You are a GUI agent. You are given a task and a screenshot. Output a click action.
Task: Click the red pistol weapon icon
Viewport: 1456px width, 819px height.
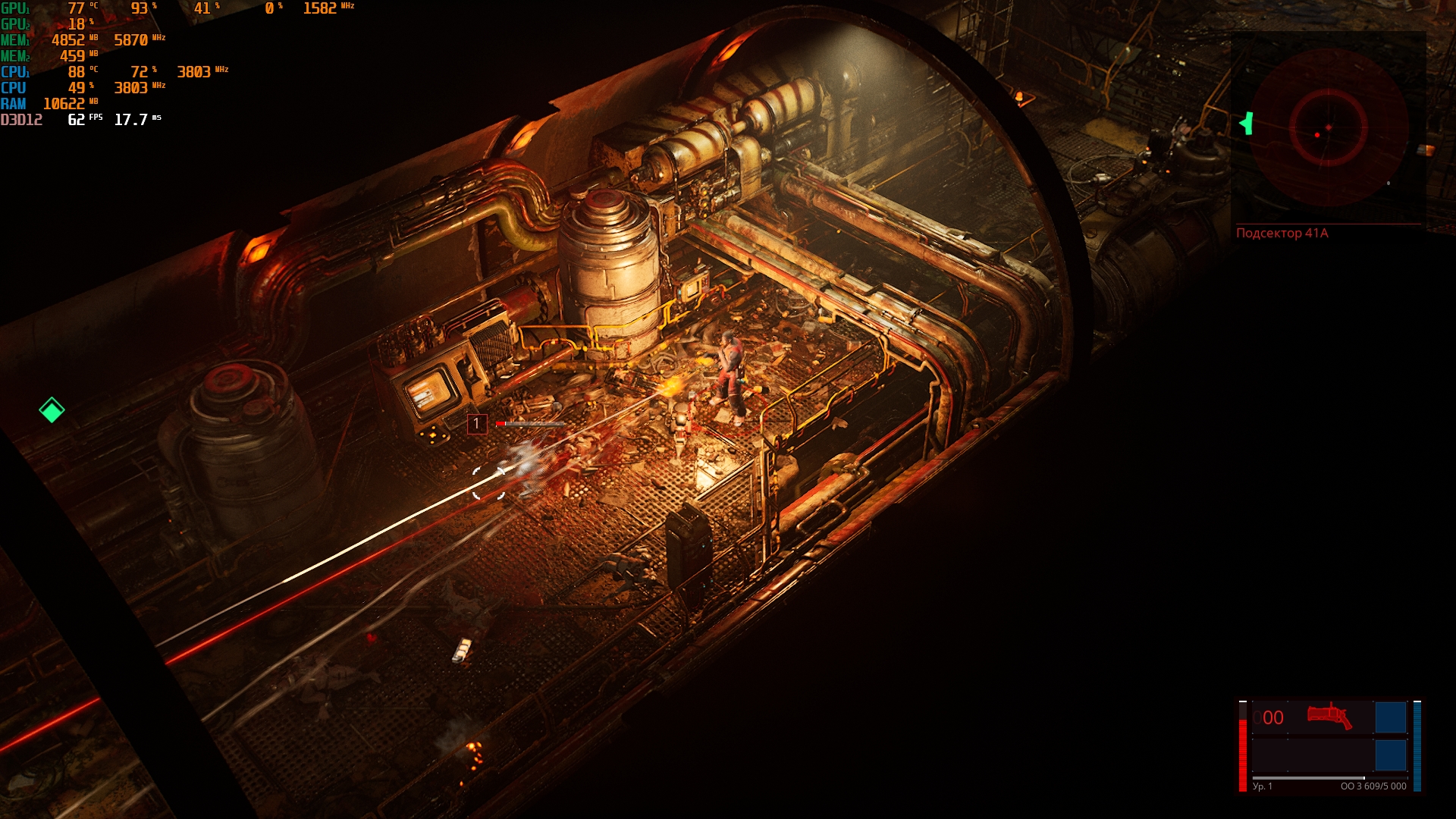[1329, 716]
